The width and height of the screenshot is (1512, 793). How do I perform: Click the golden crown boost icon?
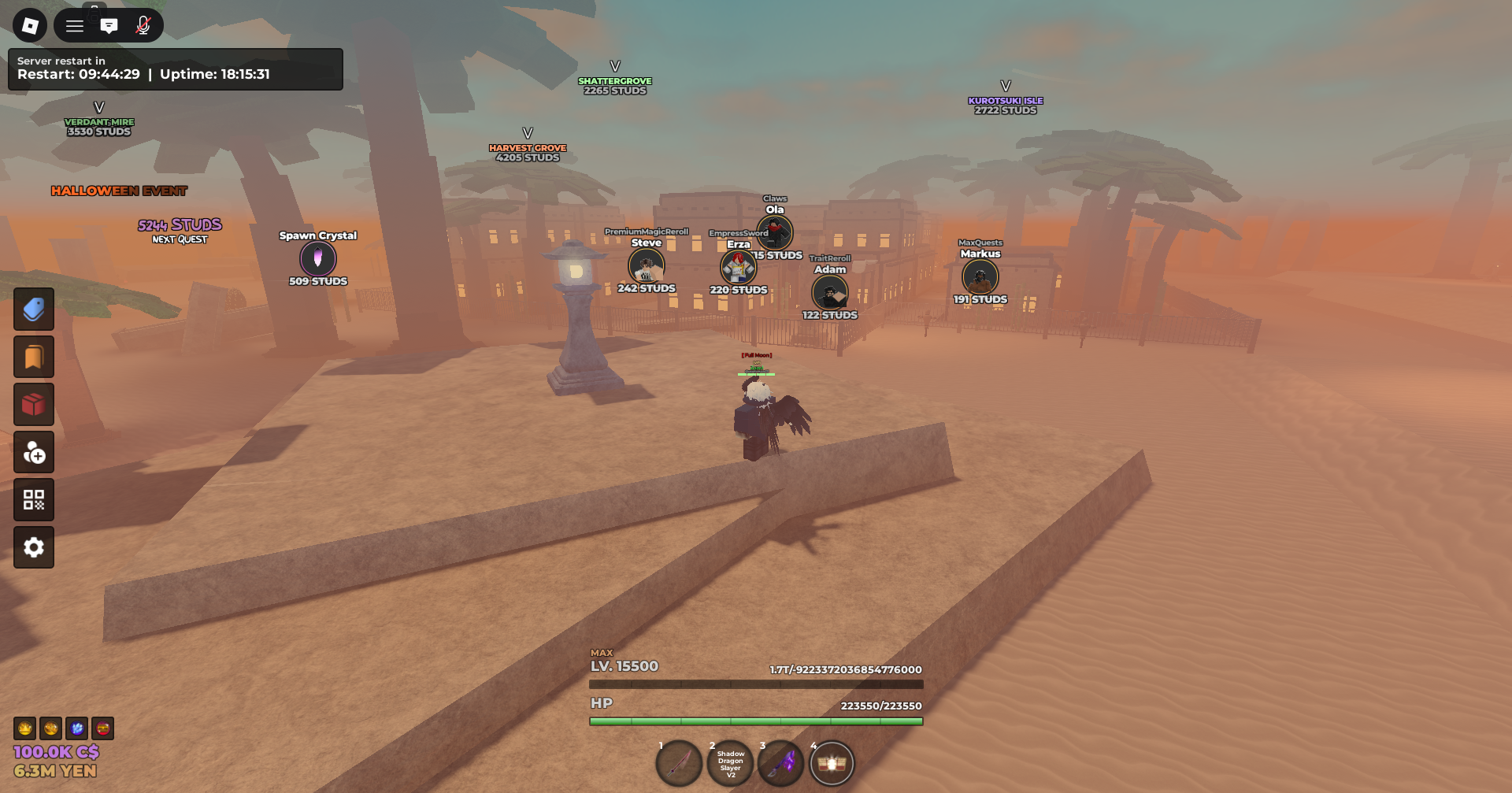pyautogui.click(x=24, y=728)
